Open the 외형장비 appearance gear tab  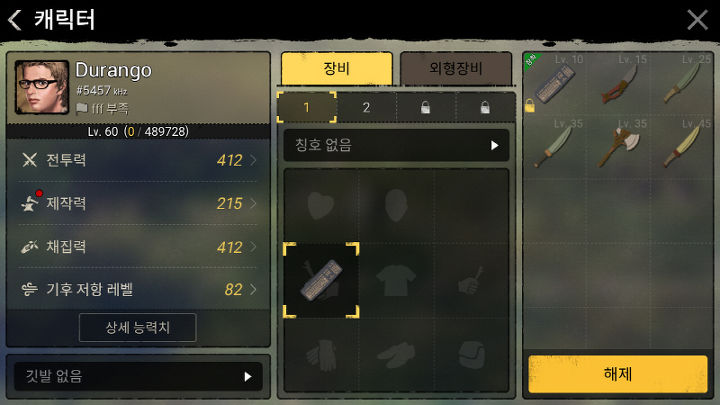(455, 68)
